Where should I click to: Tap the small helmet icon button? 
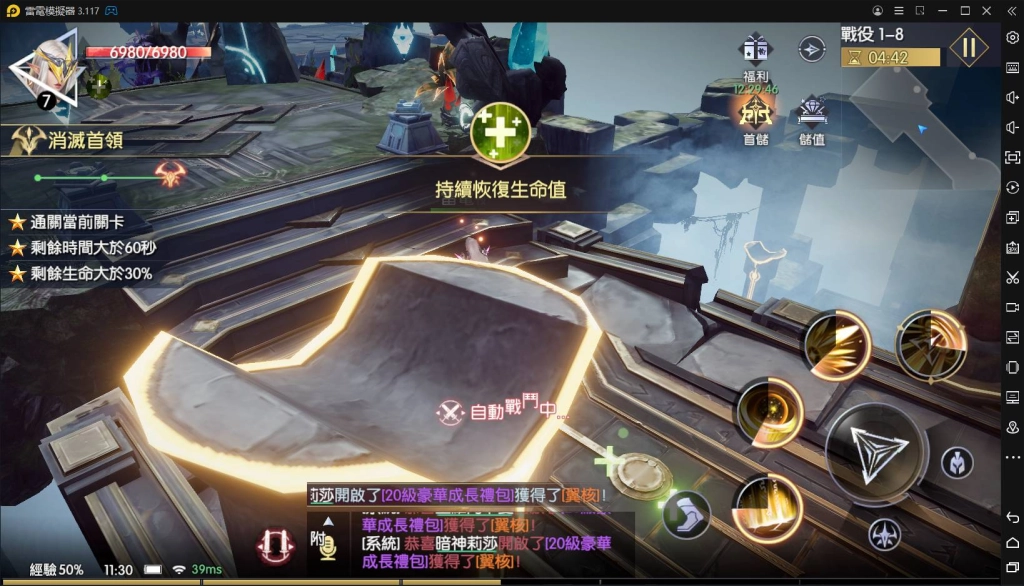(x=957, y=462)
